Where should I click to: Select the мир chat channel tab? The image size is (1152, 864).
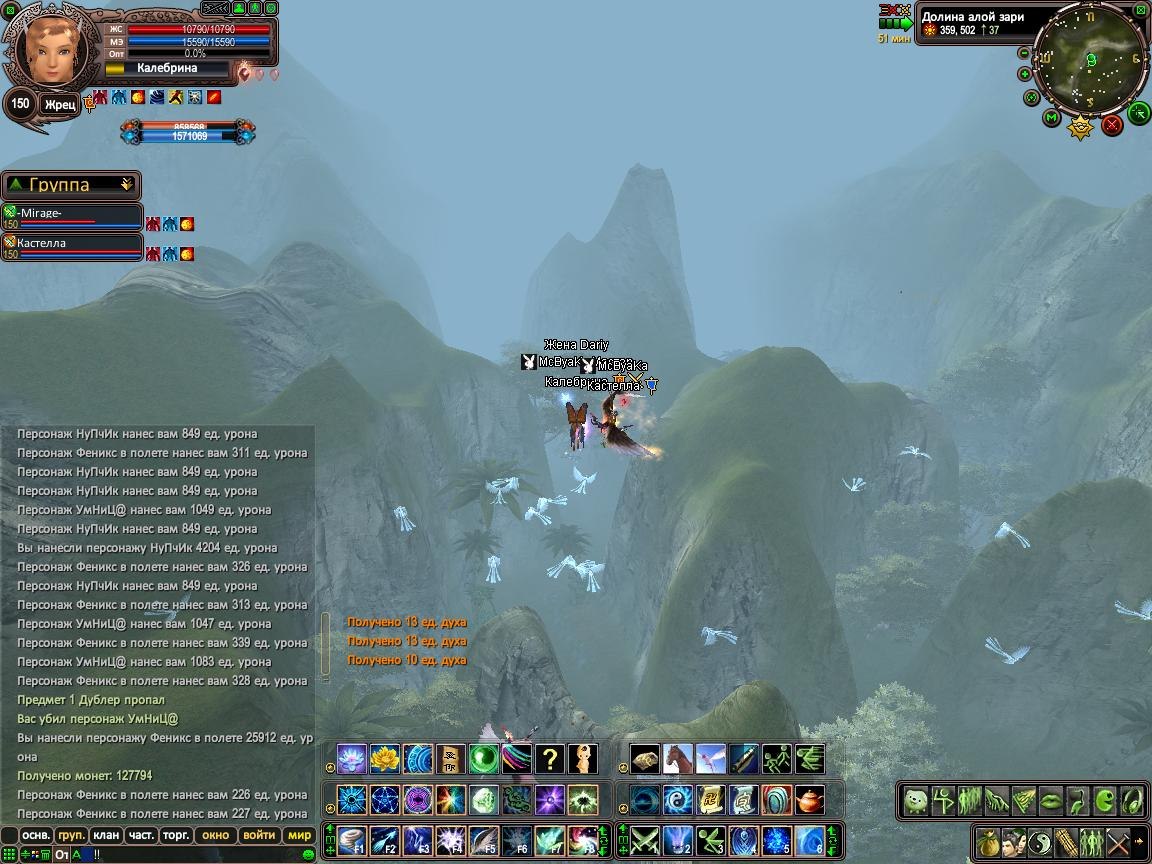299,835
